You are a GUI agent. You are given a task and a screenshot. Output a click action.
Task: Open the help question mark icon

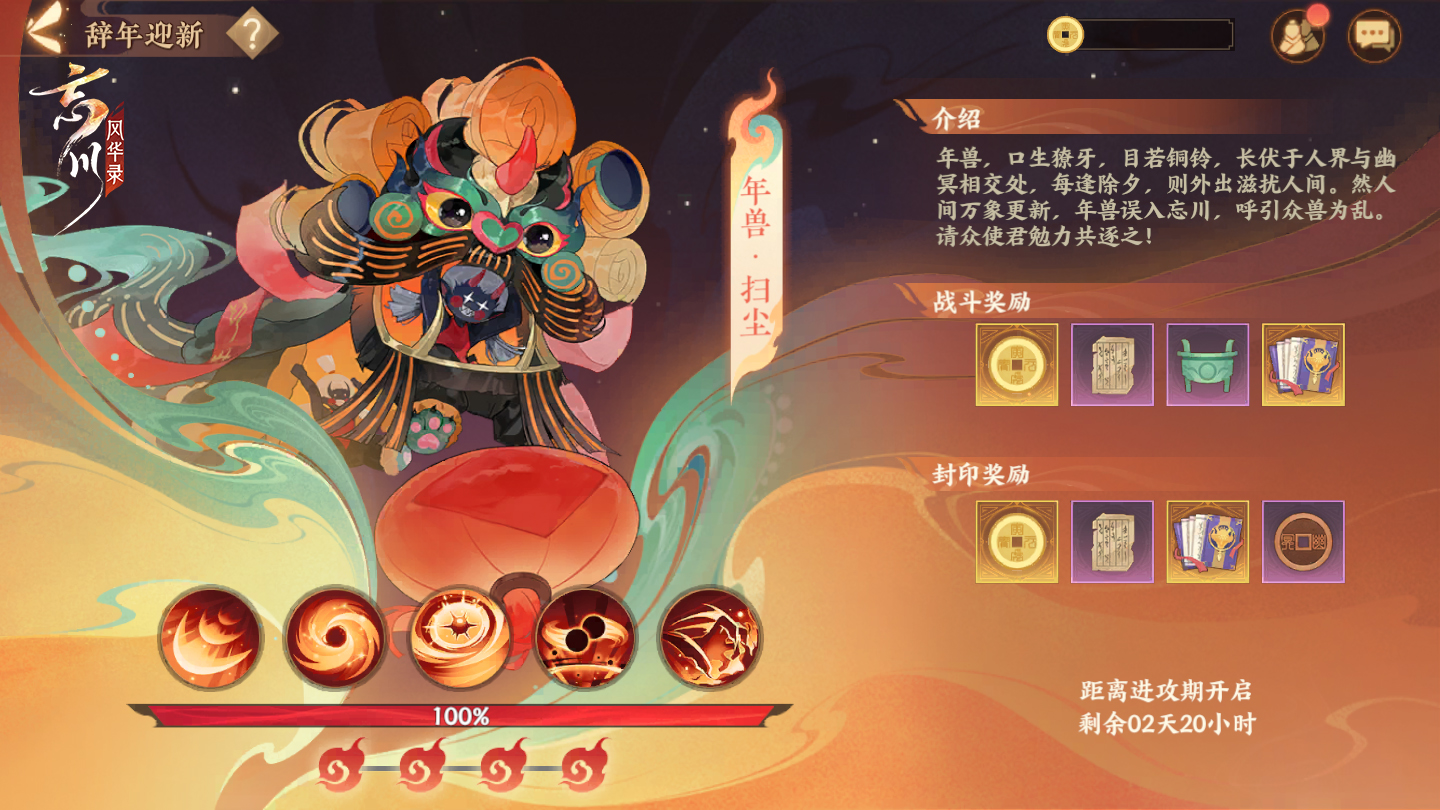point(253,33)
